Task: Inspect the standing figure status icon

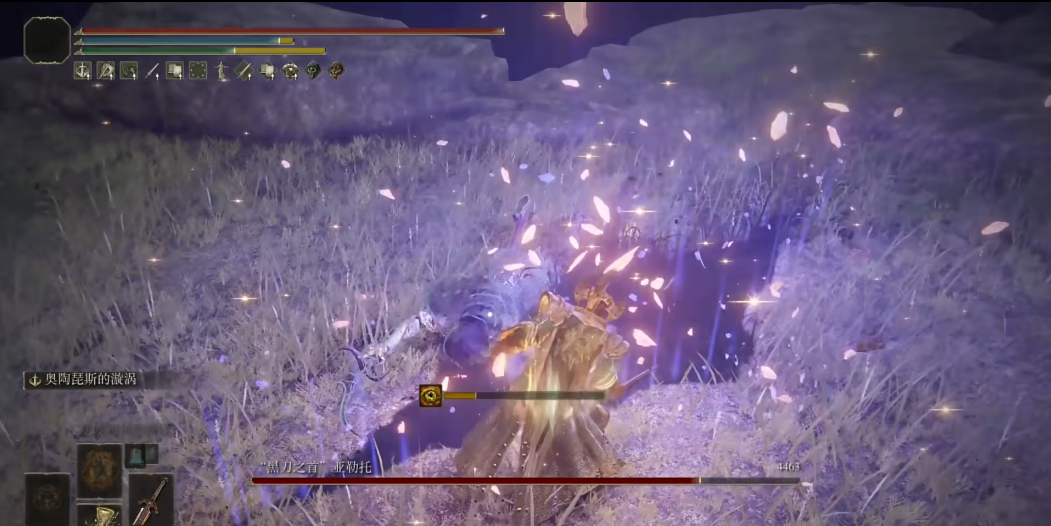Action: [x=222, y=70]
